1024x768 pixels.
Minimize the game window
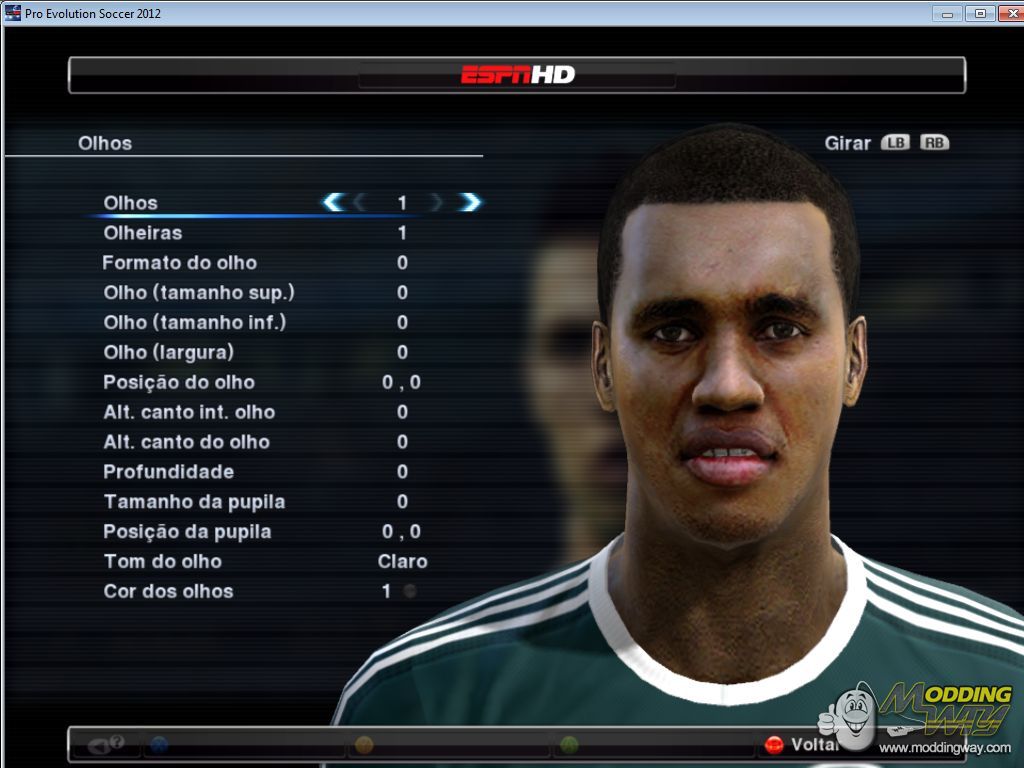click(948, 13)
